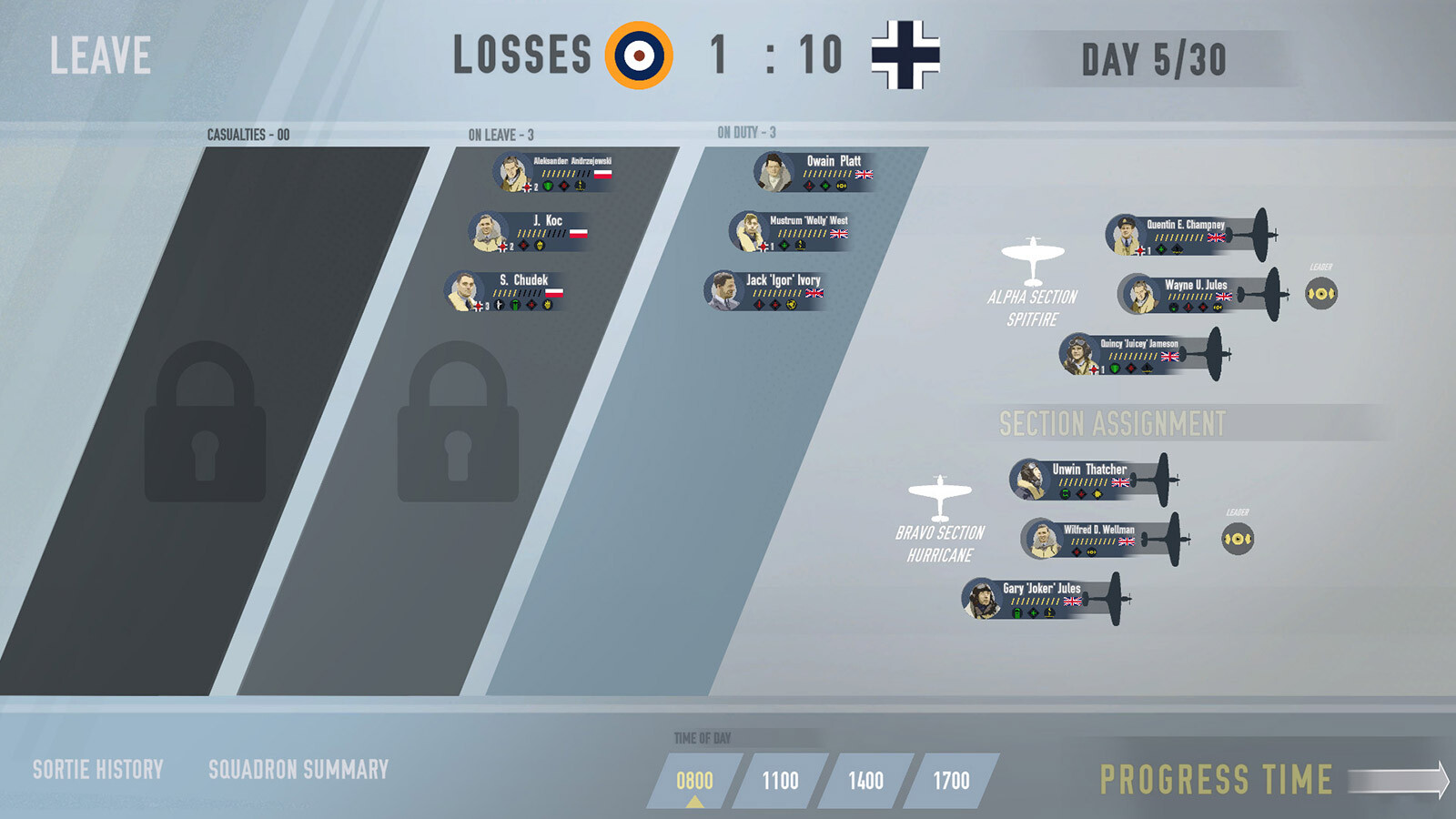Switch to the 1700 time slot
The image size is (1456, 819).
pos(951,781)
